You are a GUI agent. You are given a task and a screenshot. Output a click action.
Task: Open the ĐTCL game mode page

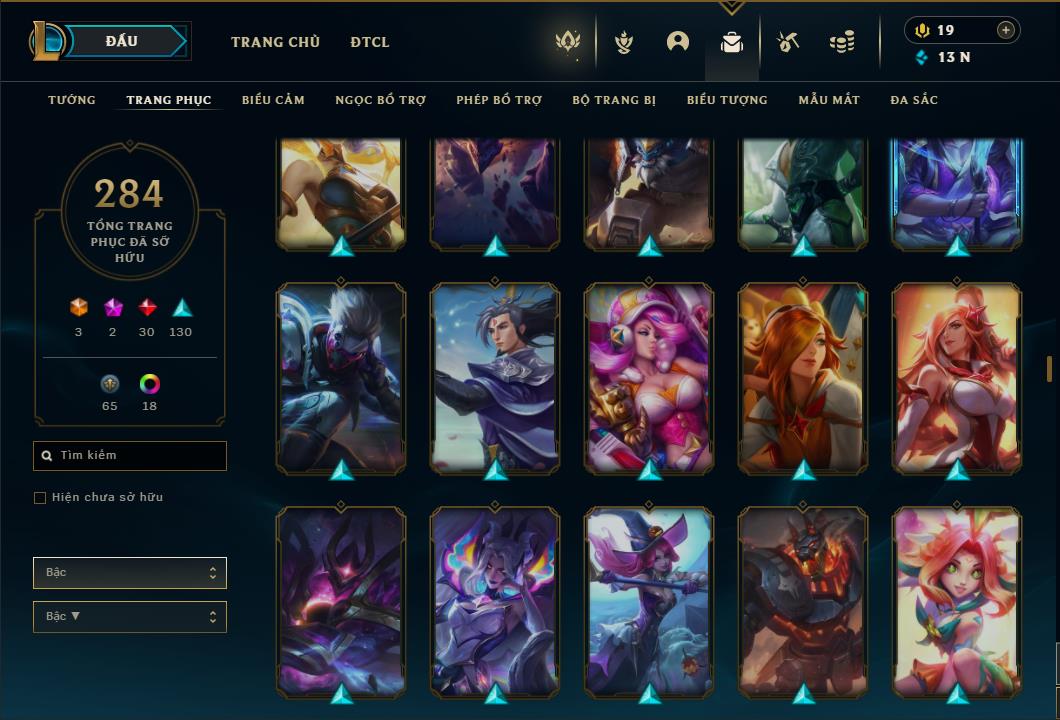pos(370,42)
